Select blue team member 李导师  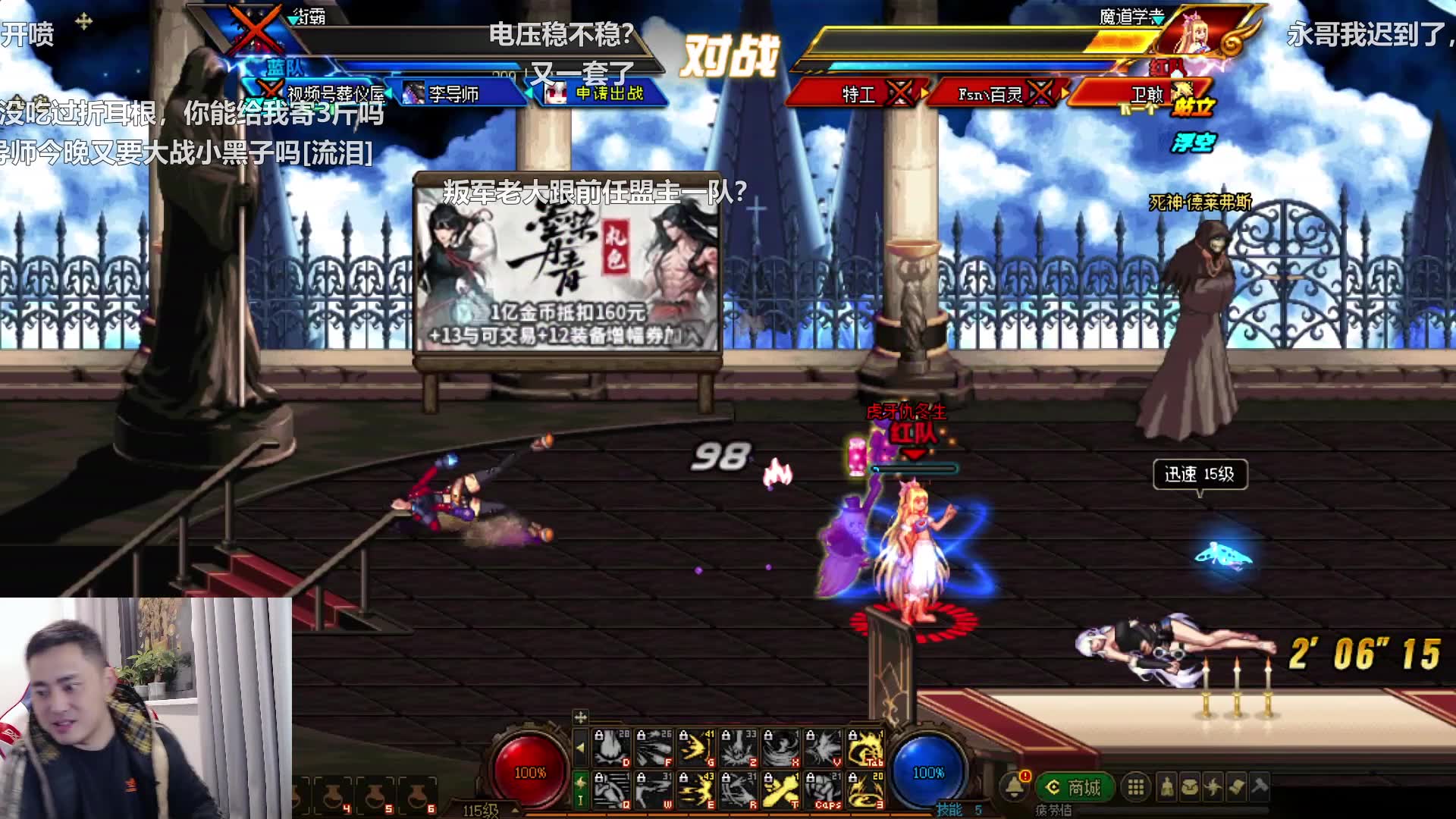coord(453,93)
